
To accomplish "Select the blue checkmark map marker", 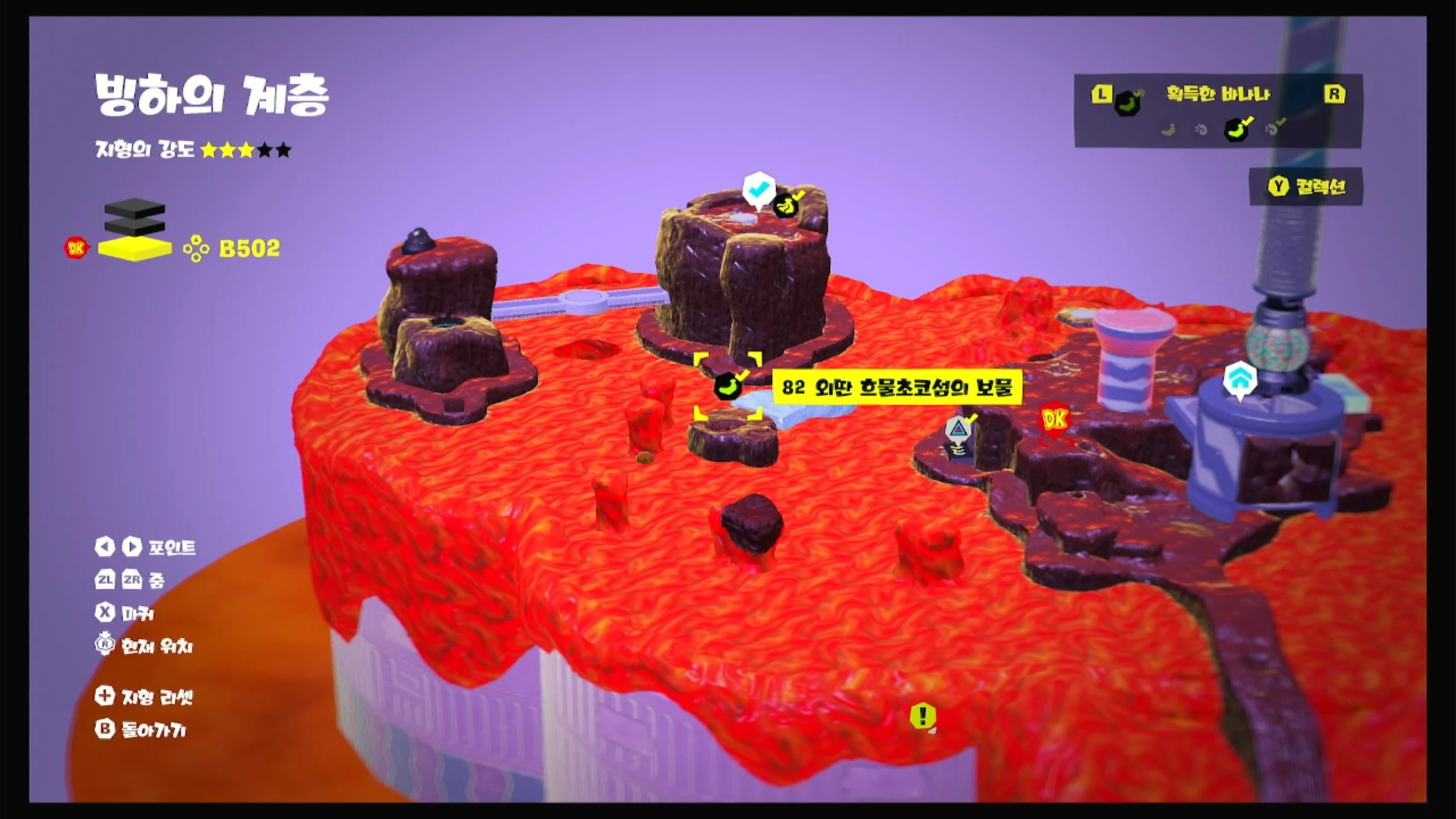I will coord(759,189).
